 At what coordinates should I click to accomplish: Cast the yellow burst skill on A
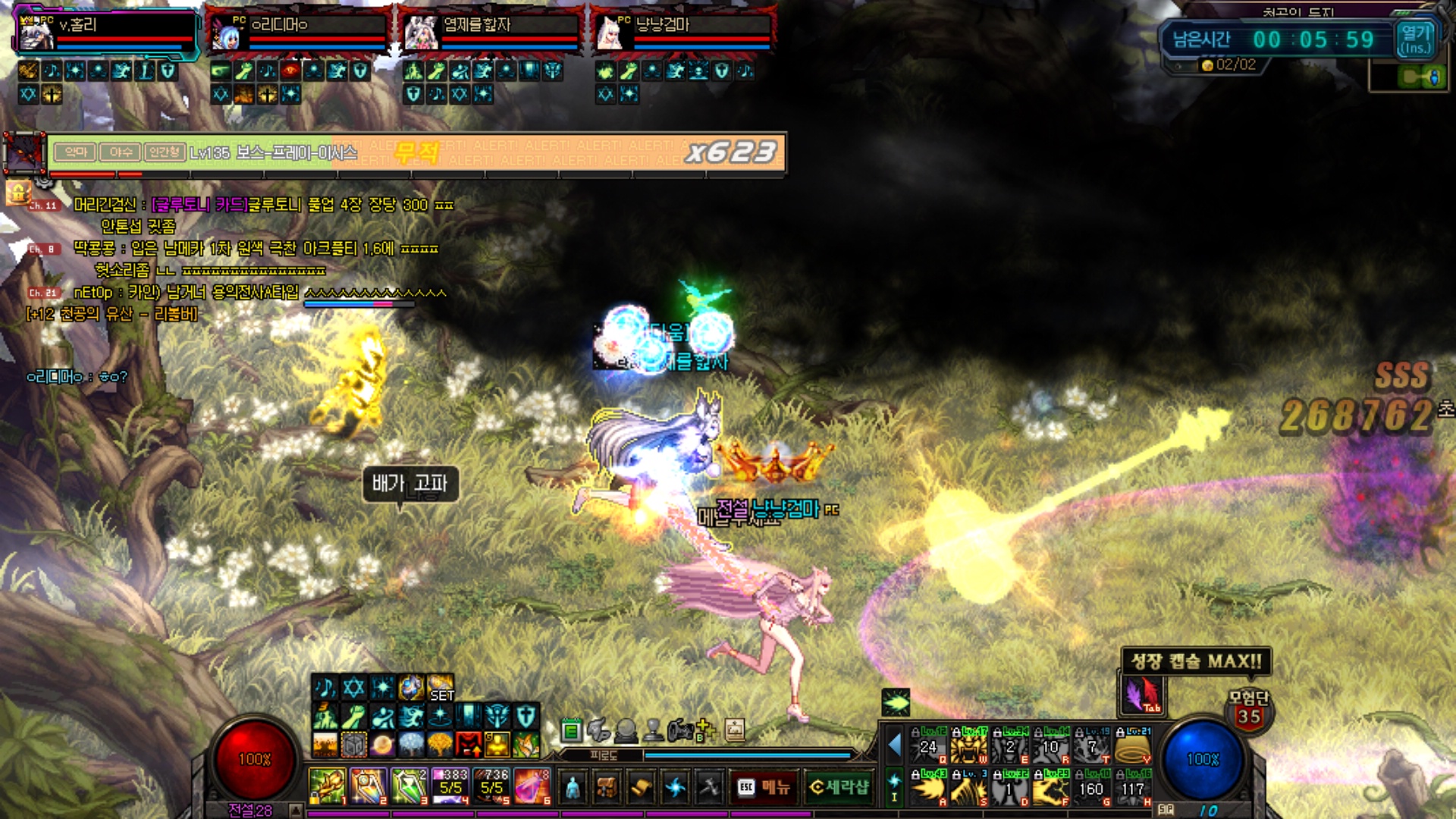click(928, 788)
